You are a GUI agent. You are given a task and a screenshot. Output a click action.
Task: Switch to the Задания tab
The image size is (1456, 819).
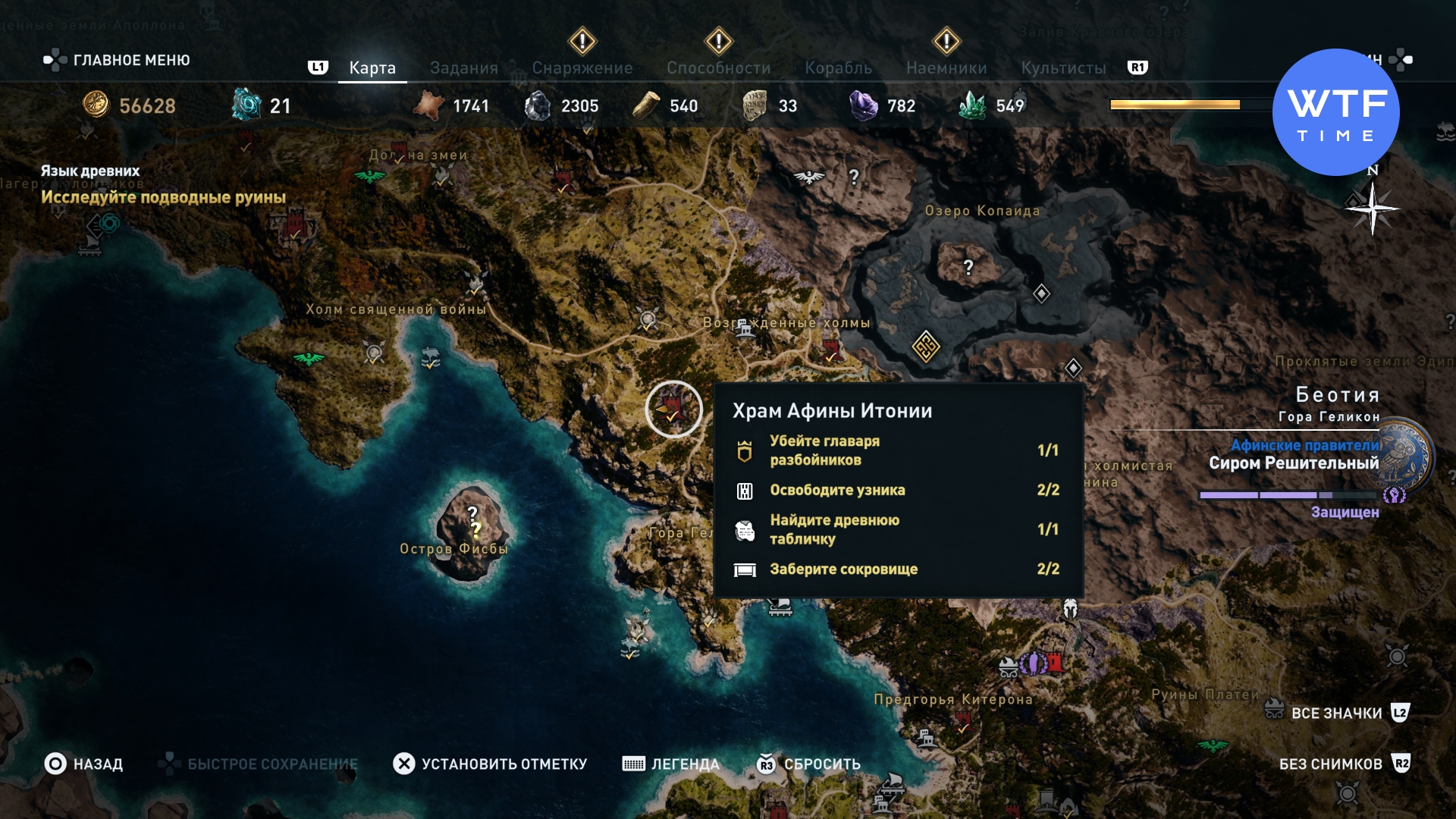[463, 68]
